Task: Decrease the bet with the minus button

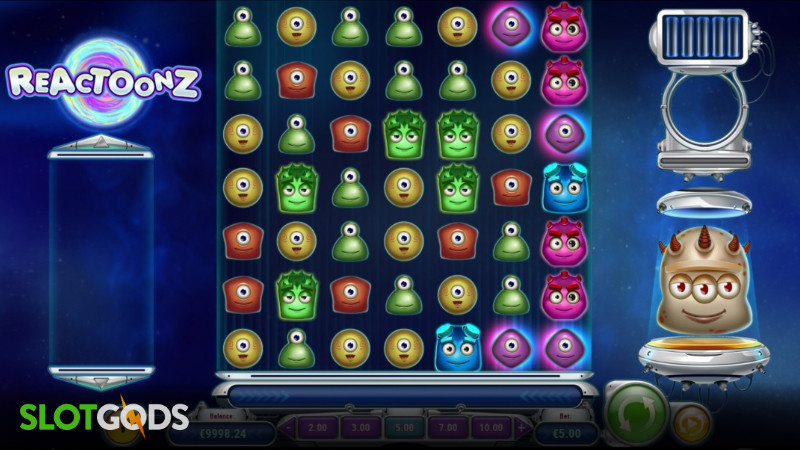Action: click(x=290, y=428)
